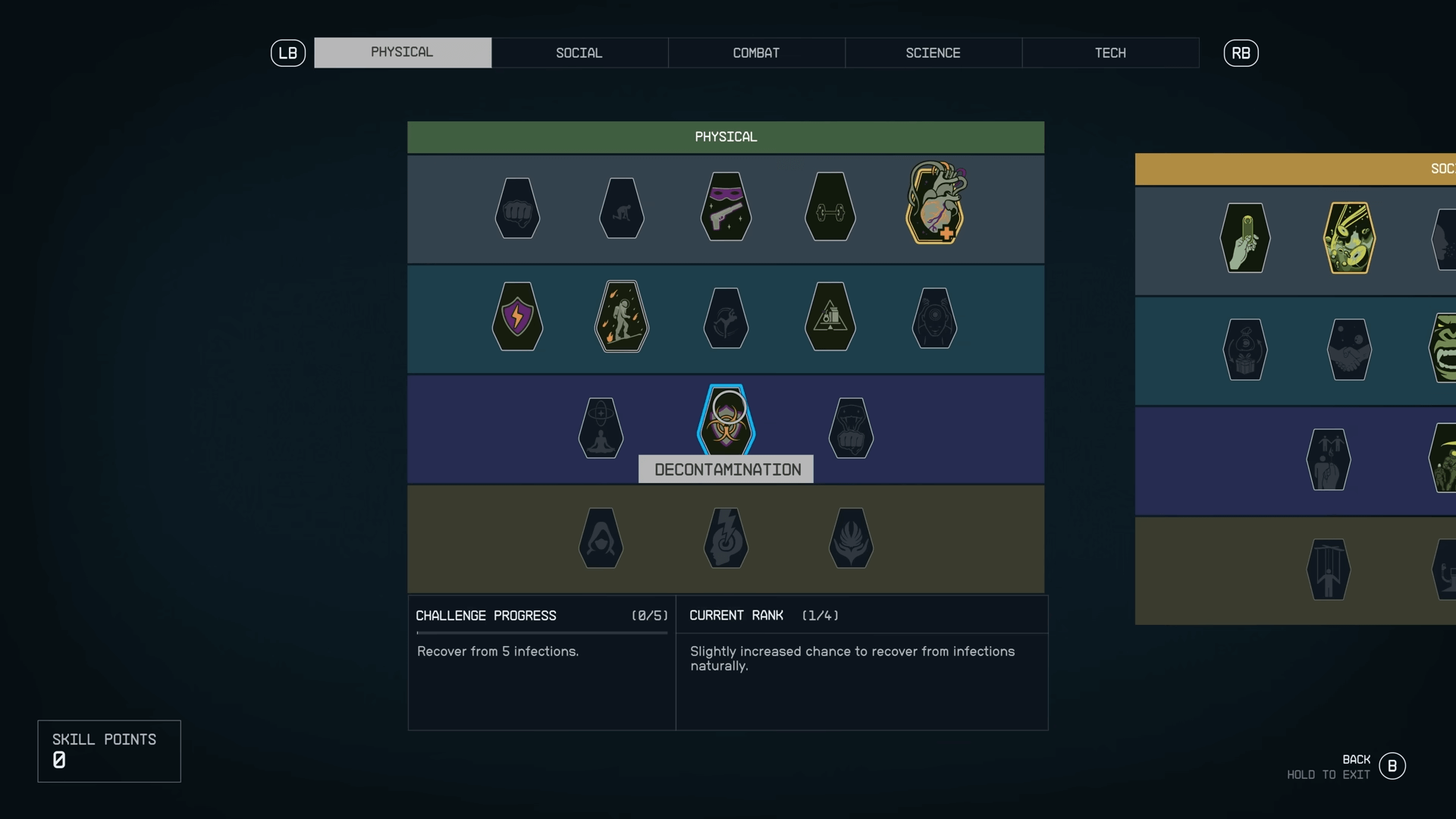The width and height of the screenshot is (1456, 819).
Task: Select the Concealment hooded figure icon
Action: click(601, 538)
